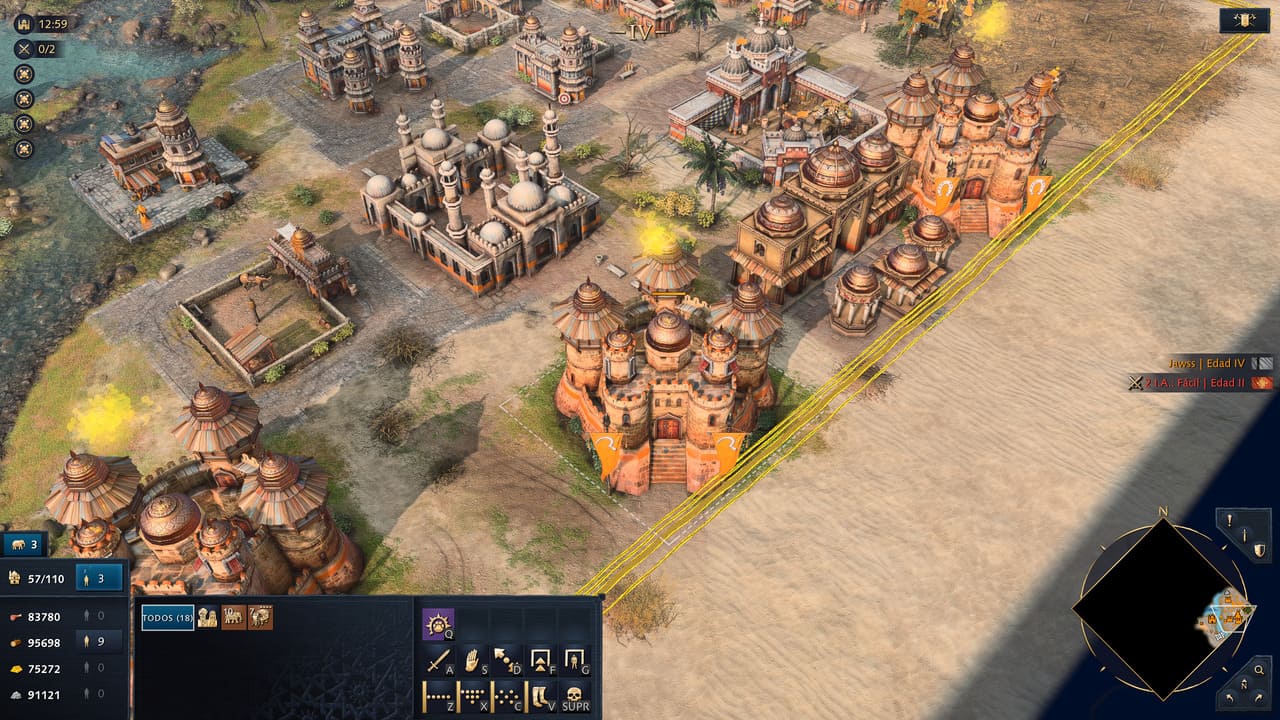Click the skull delete unit button

(x=575, y=695)
